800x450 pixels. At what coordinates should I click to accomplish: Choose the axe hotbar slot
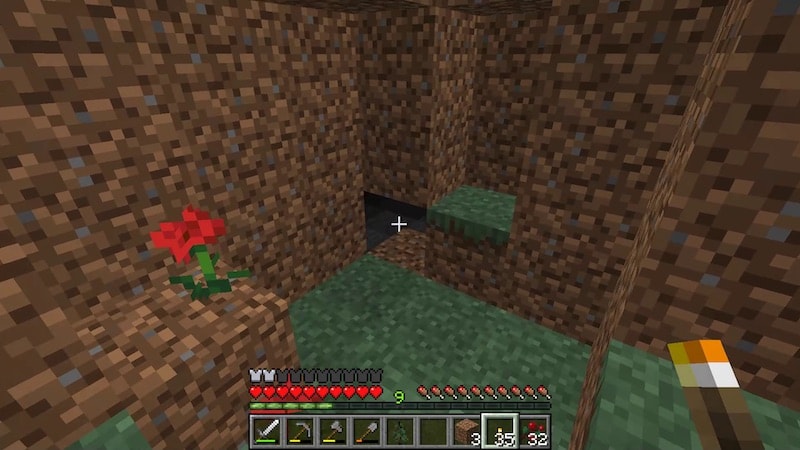333,431
